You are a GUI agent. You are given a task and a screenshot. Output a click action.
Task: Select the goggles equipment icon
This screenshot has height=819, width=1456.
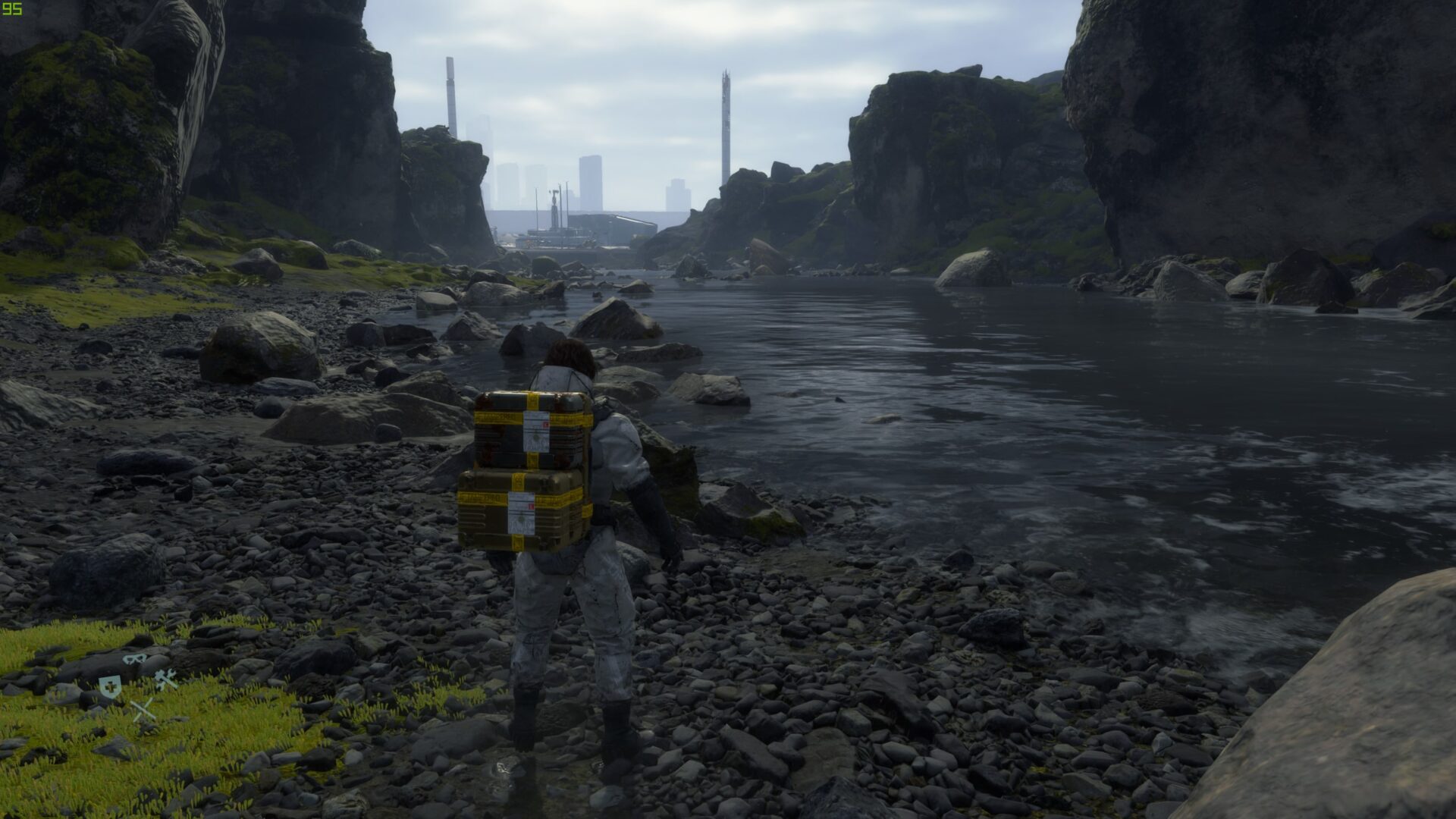click(x=135, y=660)
